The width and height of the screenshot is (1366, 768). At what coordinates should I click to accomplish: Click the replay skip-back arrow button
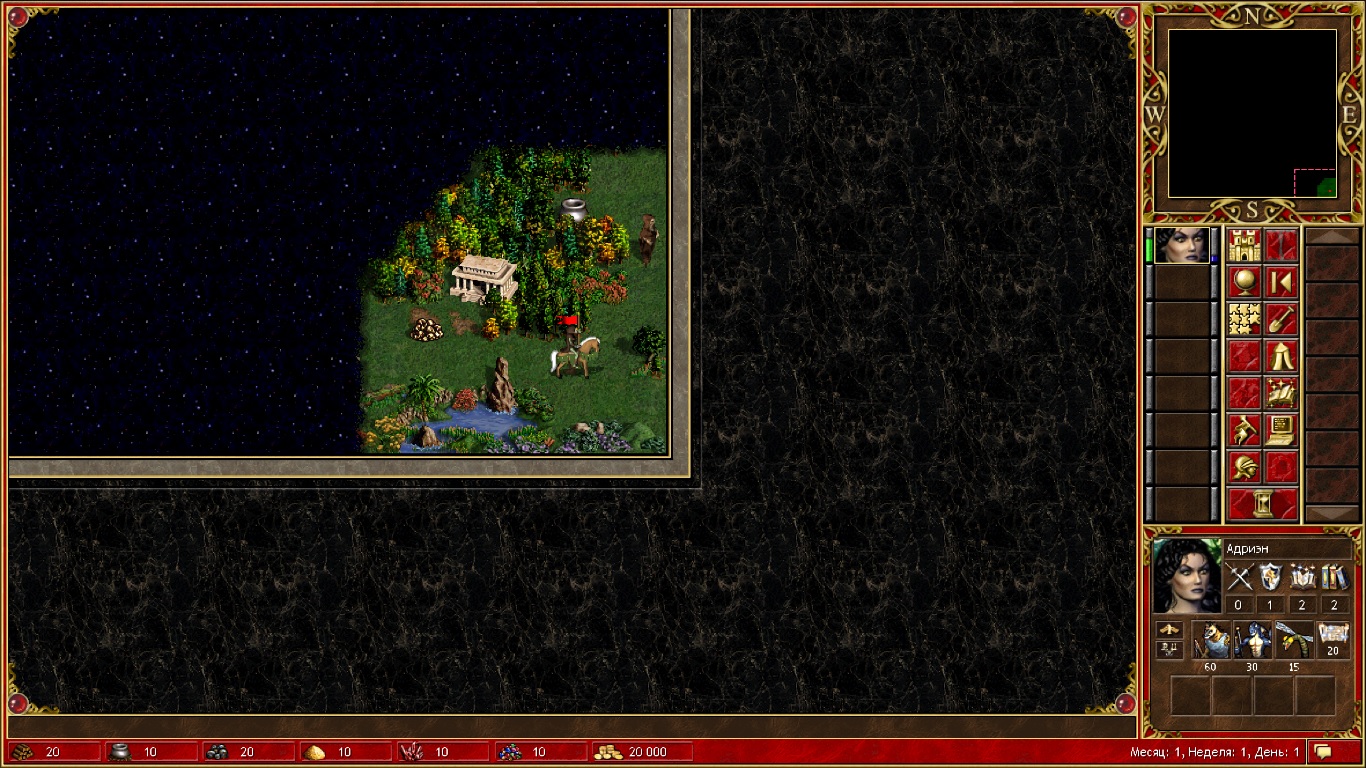coord(1281,282)
